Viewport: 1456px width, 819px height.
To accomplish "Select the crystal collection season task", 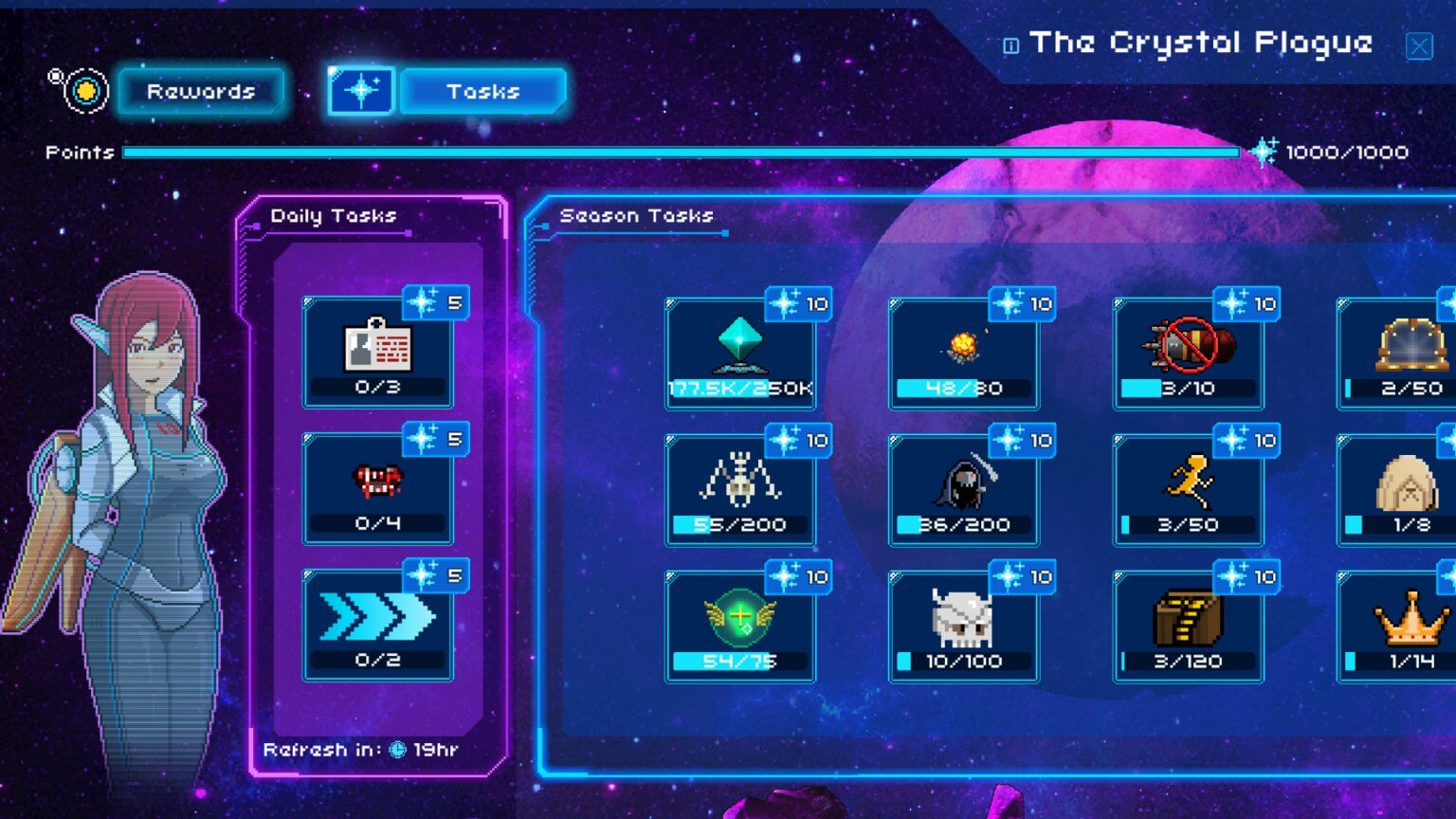I will (741, 355).
